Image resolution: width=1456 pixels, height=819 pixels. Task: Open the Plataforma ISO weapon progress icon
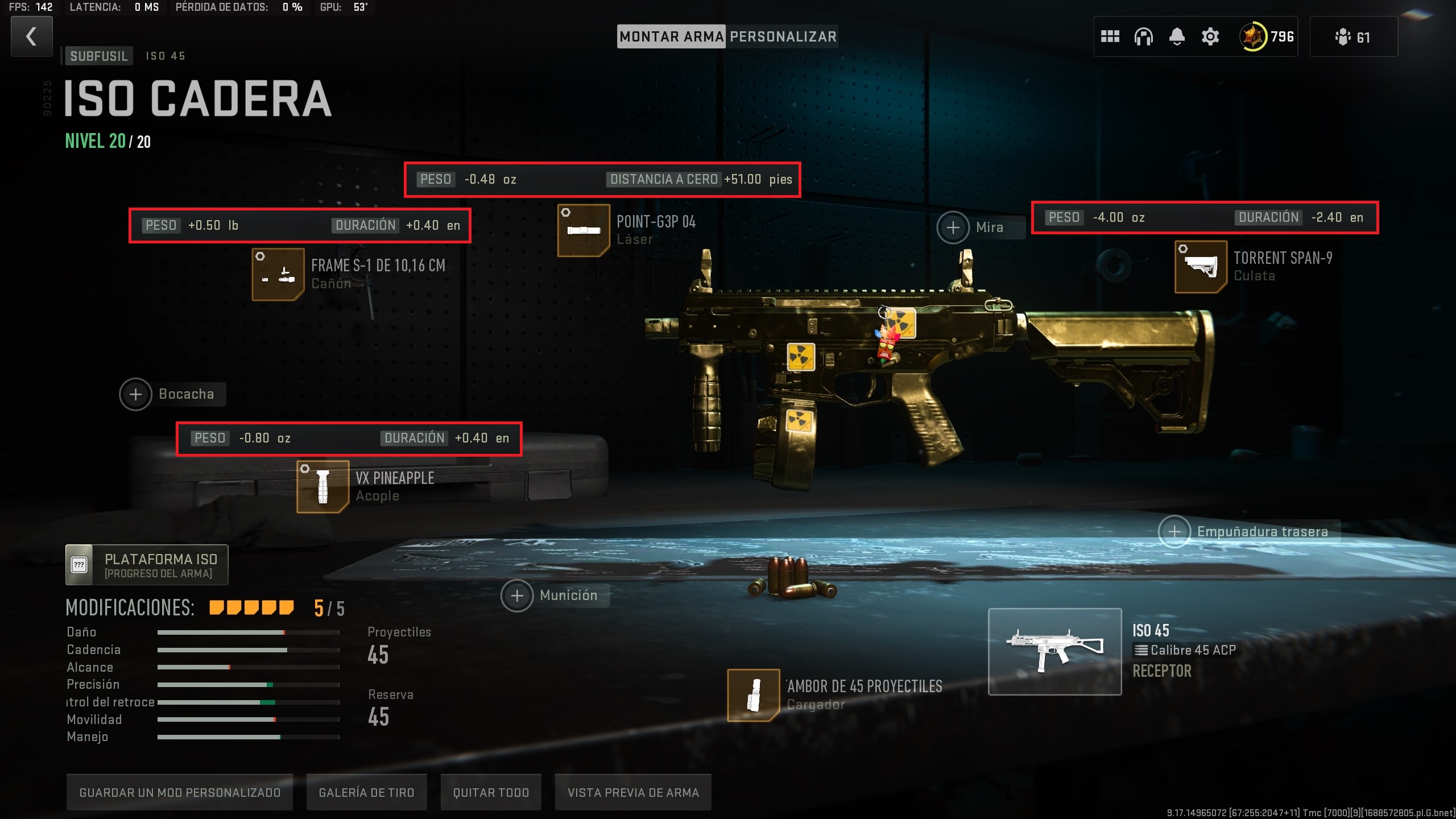[x=79, y=564]
